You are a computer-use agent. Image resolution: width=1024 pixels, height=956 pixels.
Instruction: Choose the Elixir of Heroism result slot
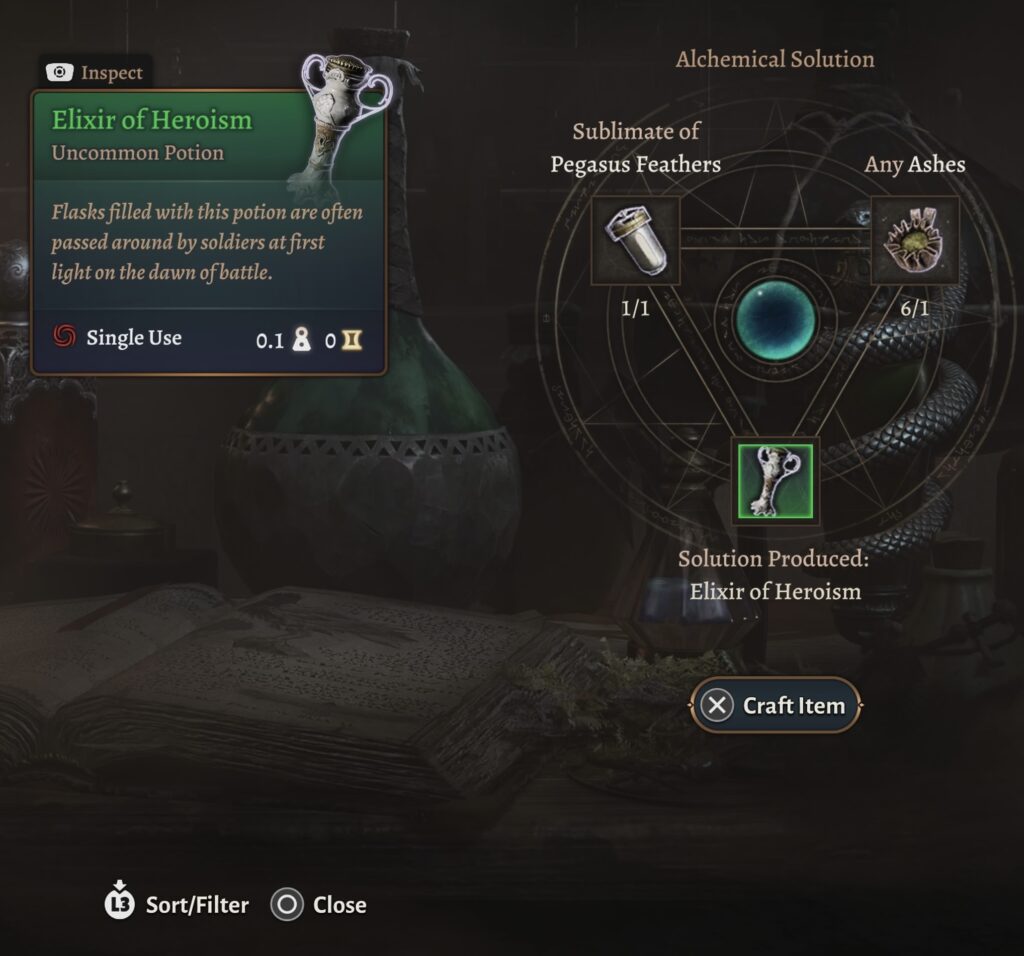pos(776,481)
